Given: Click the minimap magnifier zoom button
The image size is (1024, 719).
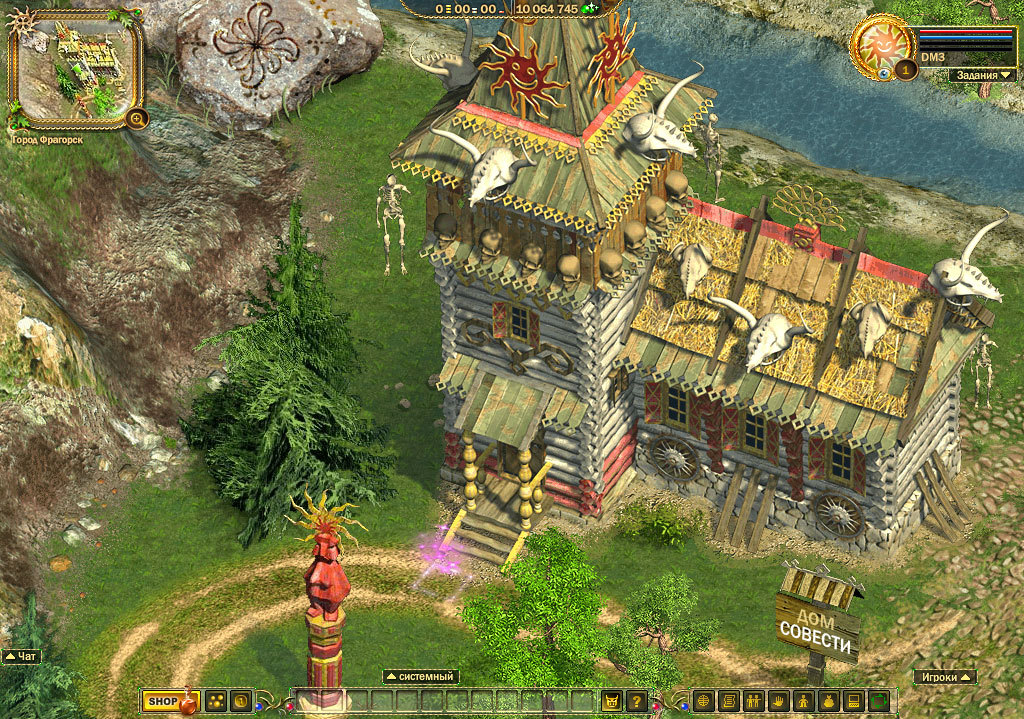Looking at the screenshot, I should click(x=136, y=118).
